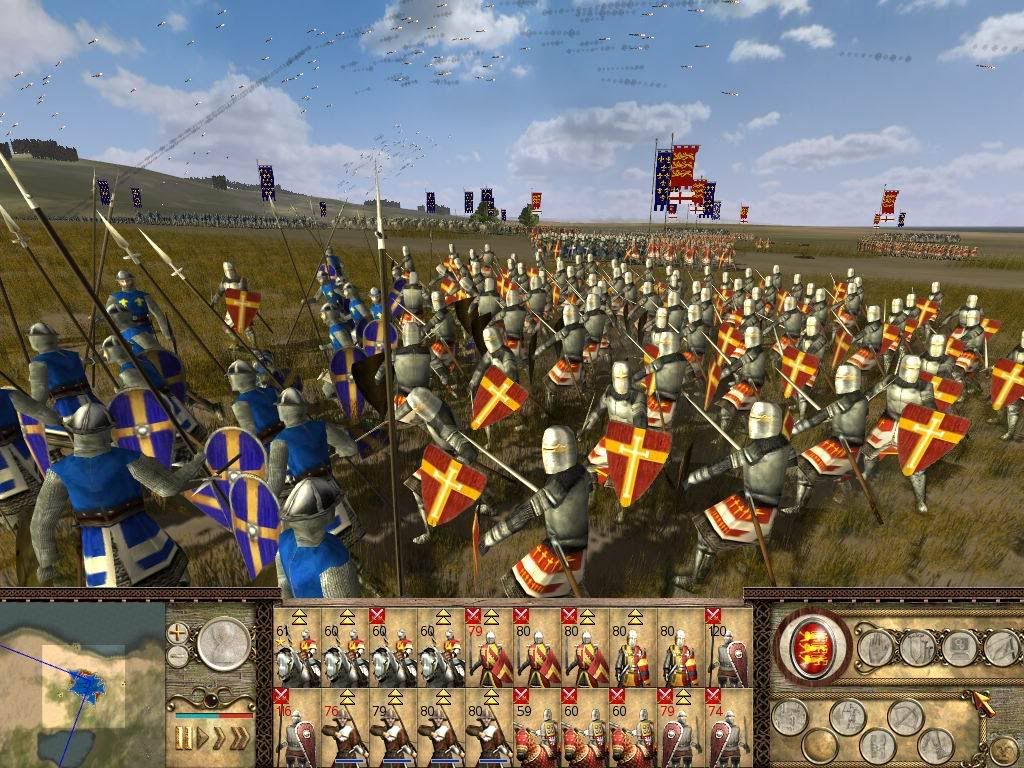Set battle speed to triple arrow fastest

(240, 739)
